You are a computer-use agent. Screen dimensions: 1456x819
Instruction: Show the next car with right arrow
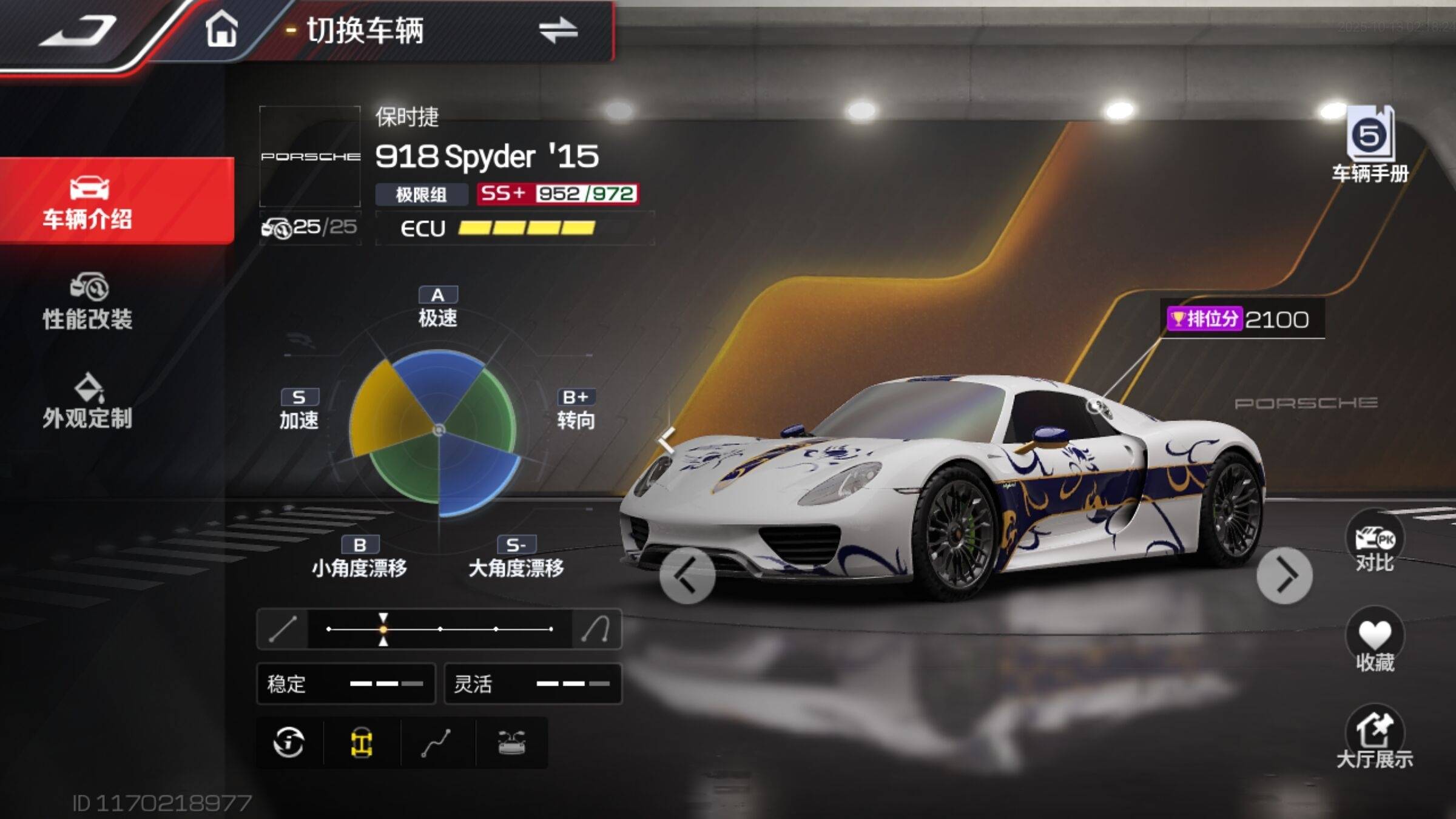click(1284, 576)
